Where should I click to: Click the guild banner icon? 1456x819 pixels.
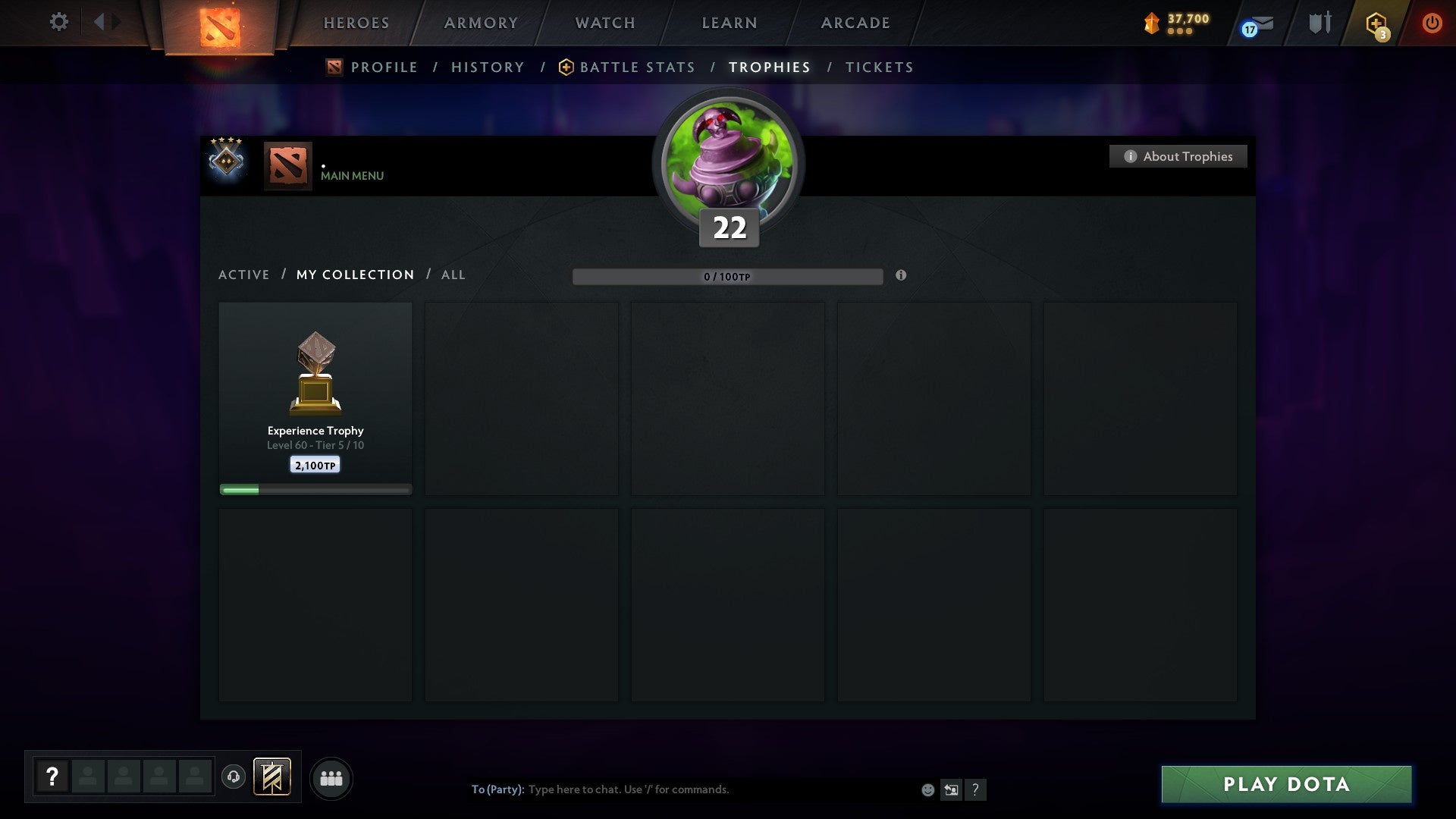pos(271,777)
